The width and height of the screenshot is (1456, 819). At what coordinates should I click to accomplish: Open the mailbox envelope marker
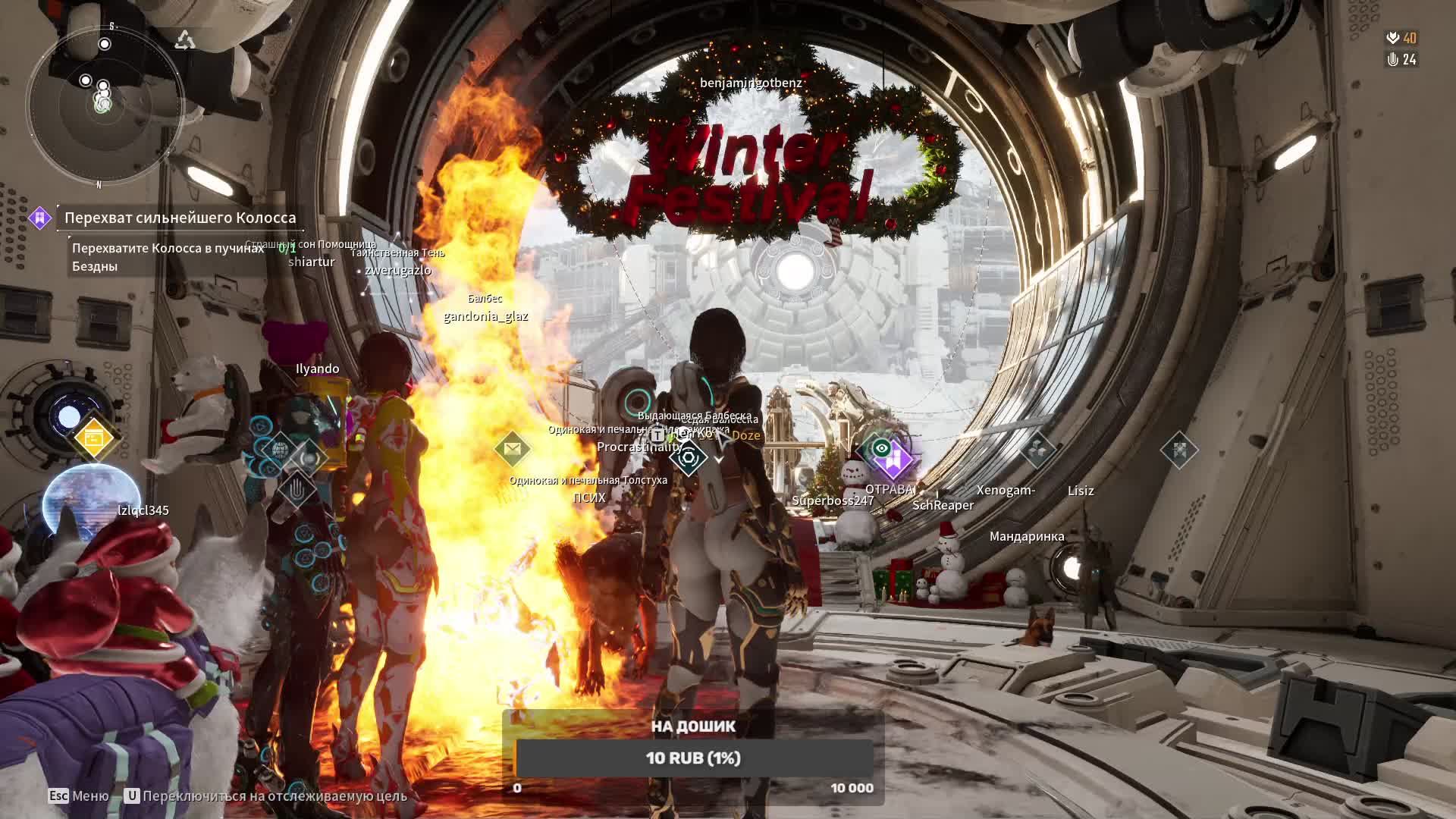pos(512,450)
